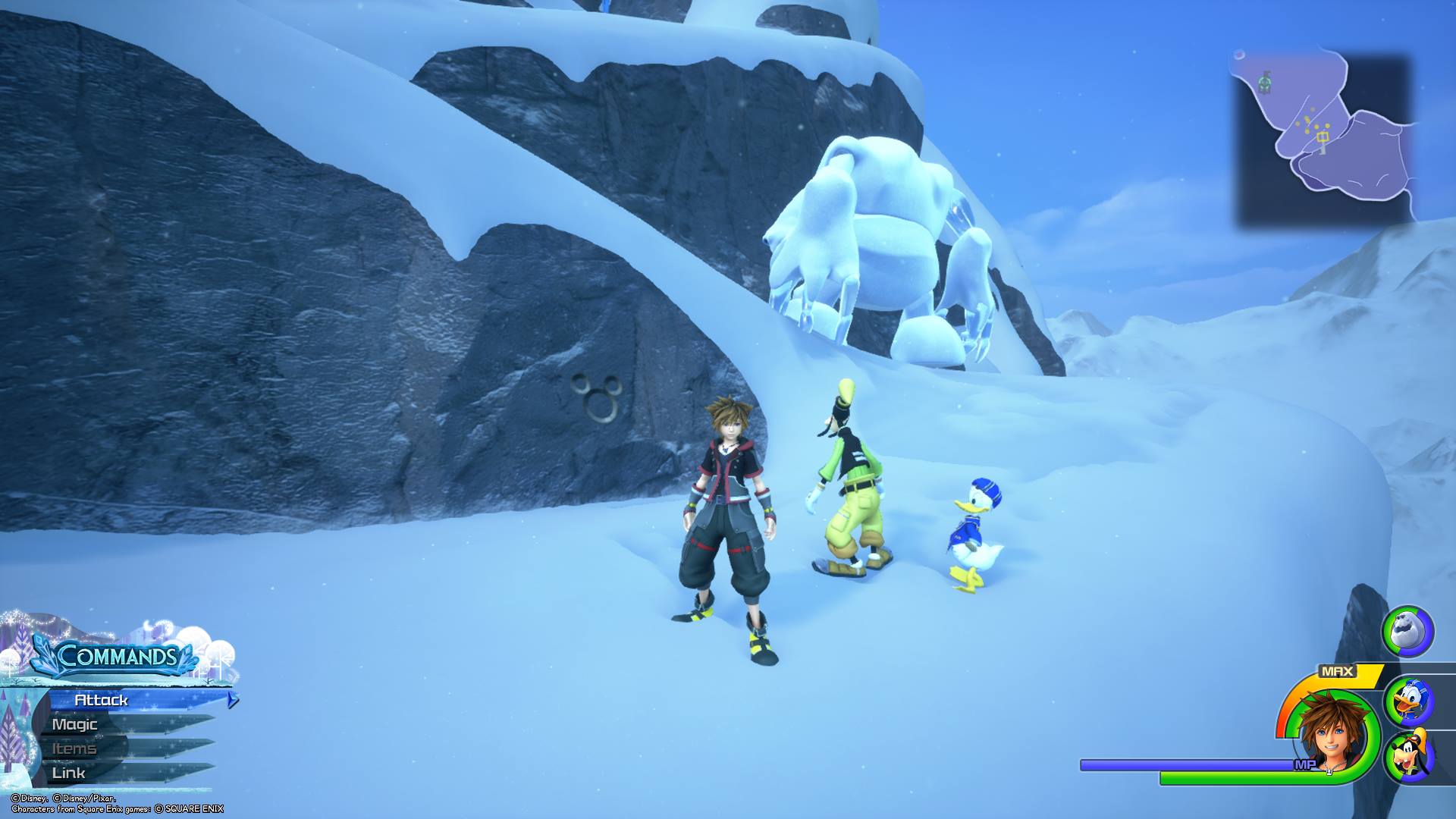Screen dimensions: 1456x819
Task: Choose the Magic command
Action: [x=75, y=724]
